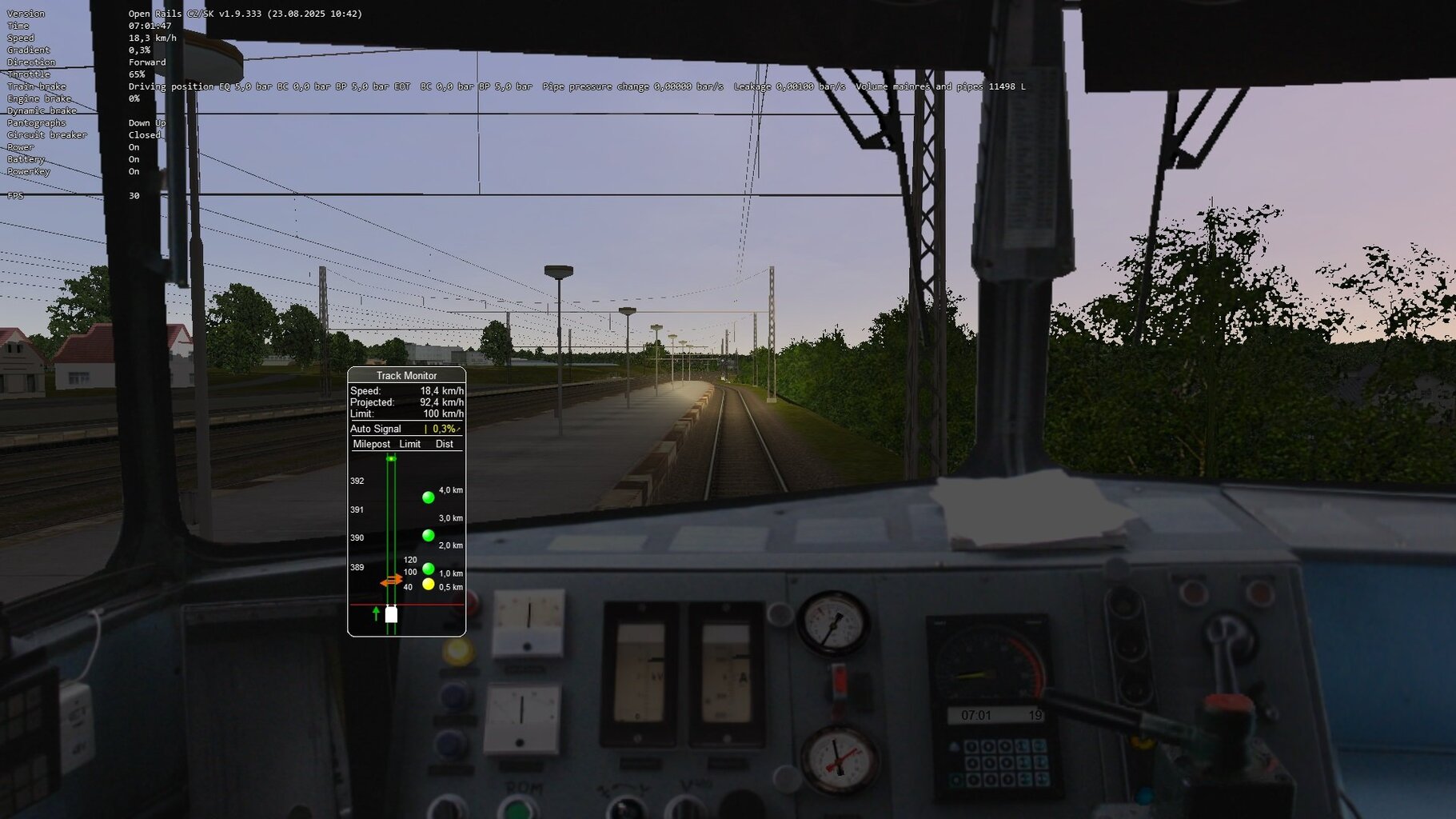Click the clock display showing 07:01
The width and height of the screenshot is (1456, 819).
[x=977, y=714]
